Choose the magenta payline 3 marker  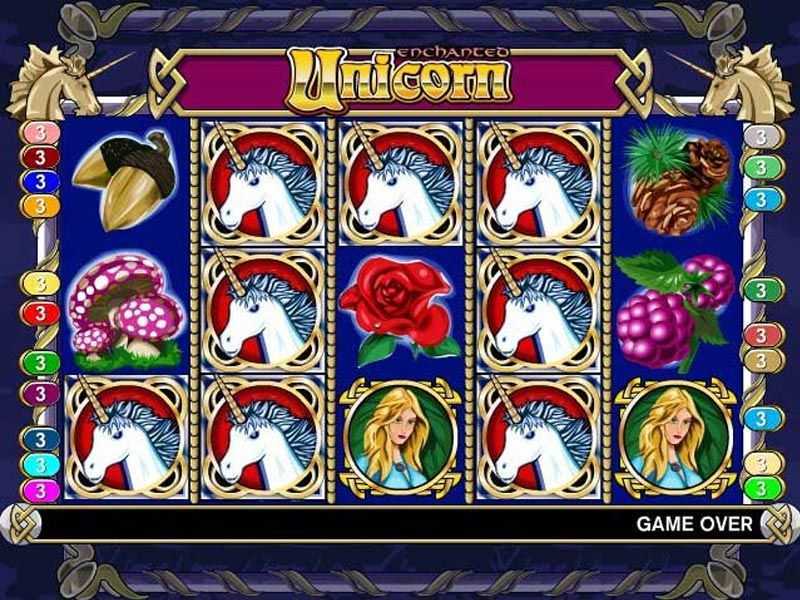pyautogui.click(x=40, y=490)
